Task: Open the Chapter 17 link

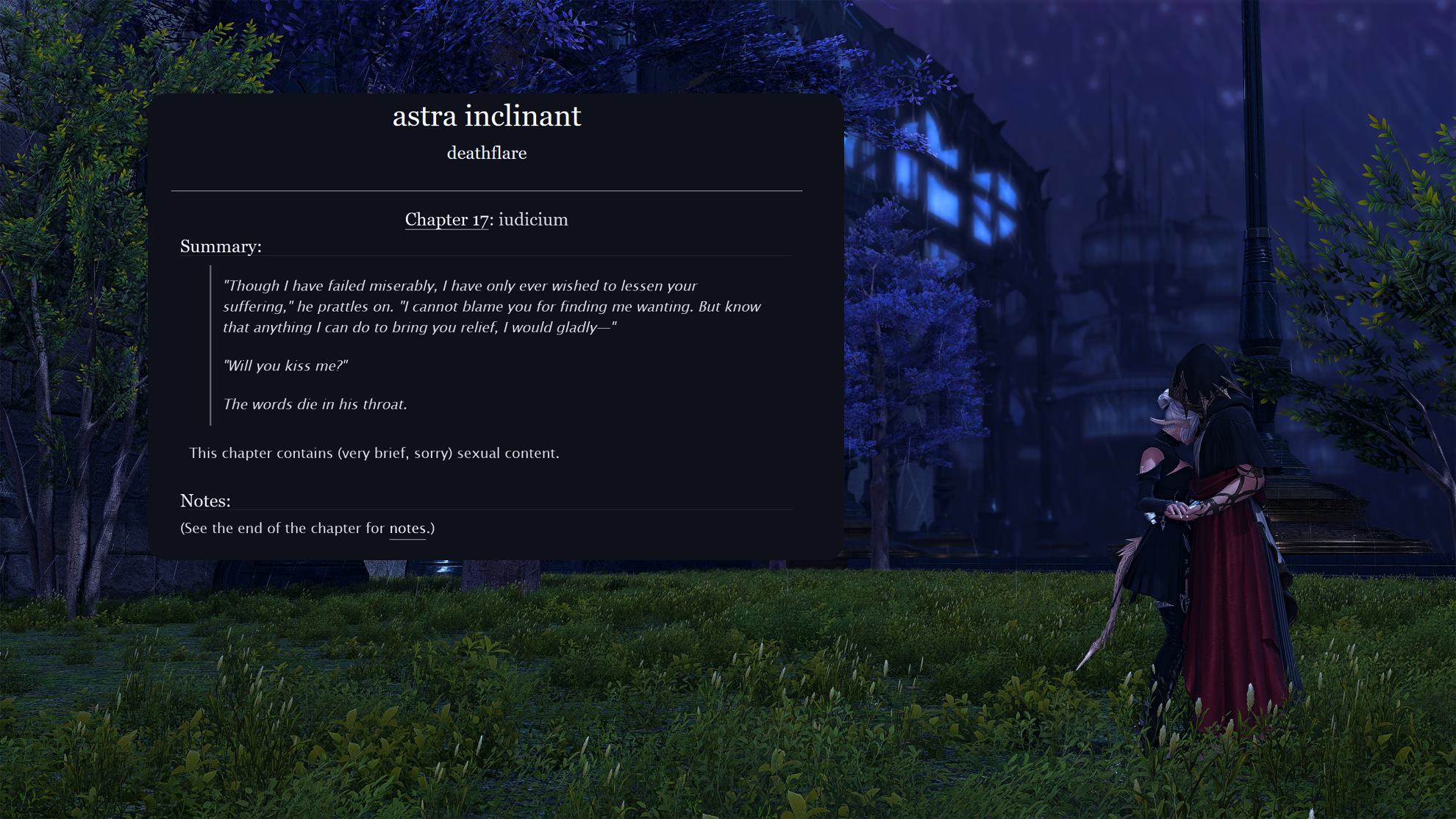Action: click(x=446, y=220)
